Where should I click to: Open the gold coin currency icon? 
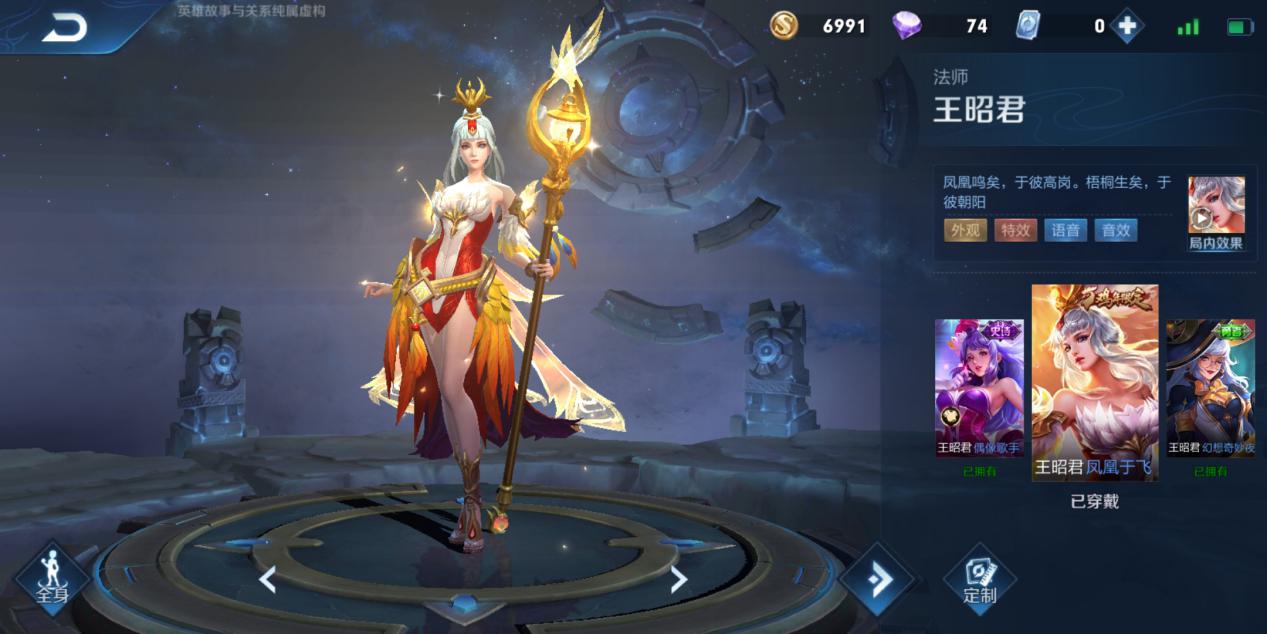tap(784, 26)
